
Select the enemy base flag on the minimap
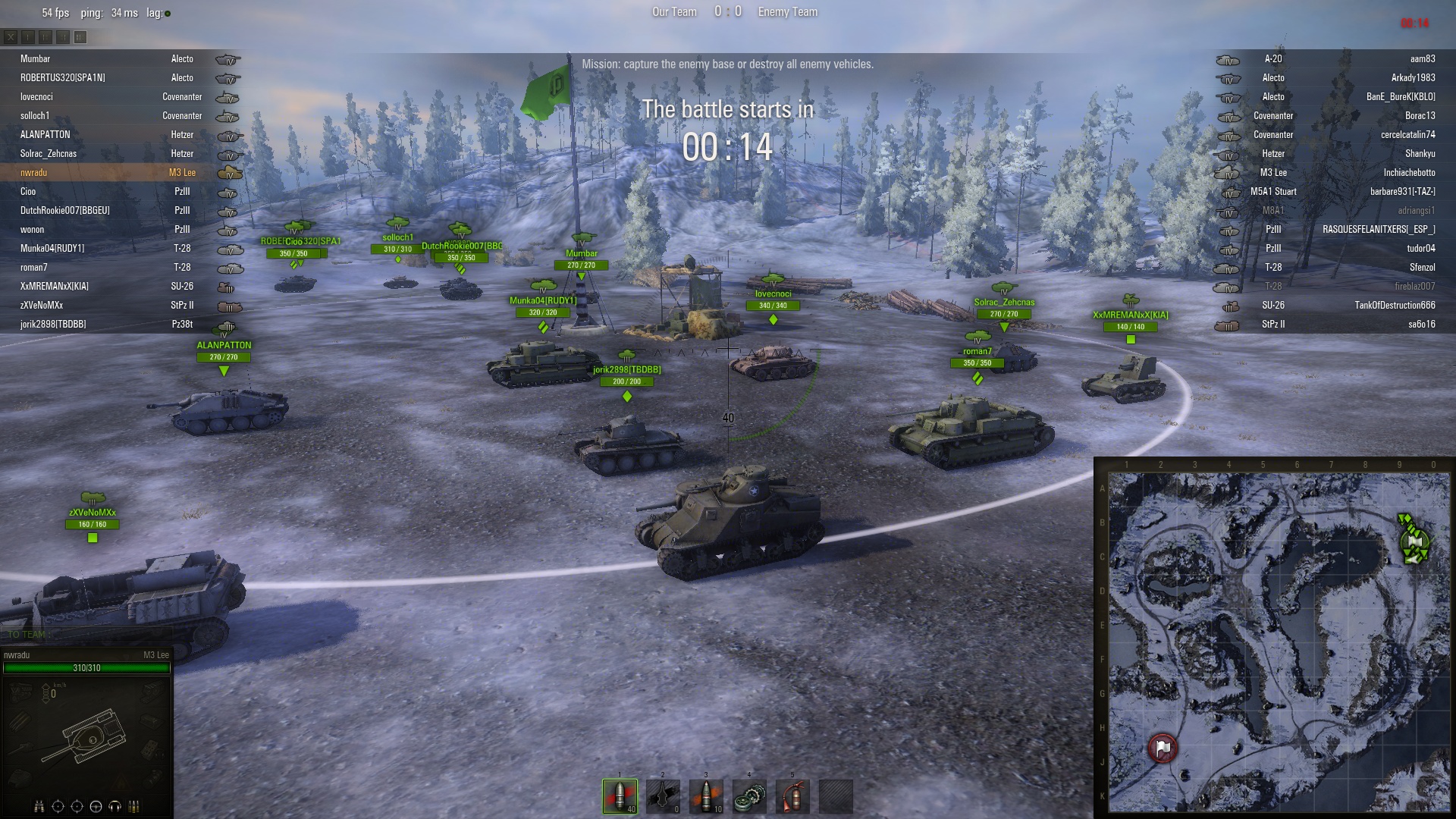[x=1163, y=748]
